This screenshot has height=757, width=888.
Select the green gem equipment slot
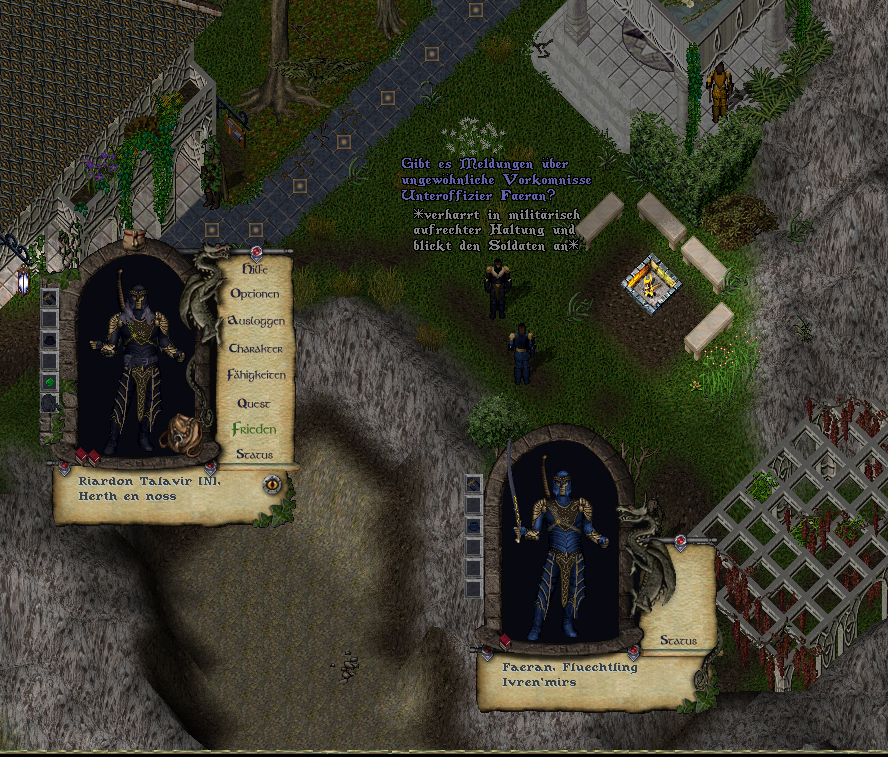tap(49, 381)
